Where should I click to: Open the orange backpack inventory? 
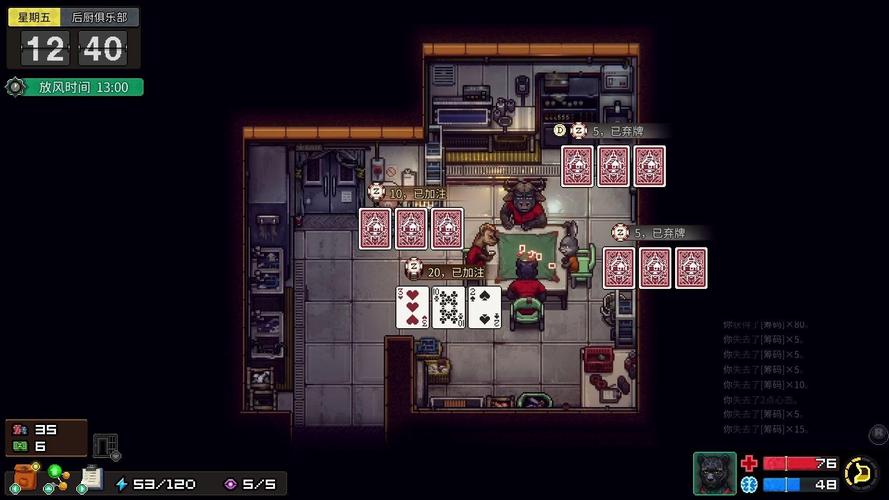pyautogui.click(x=25, y=478)
